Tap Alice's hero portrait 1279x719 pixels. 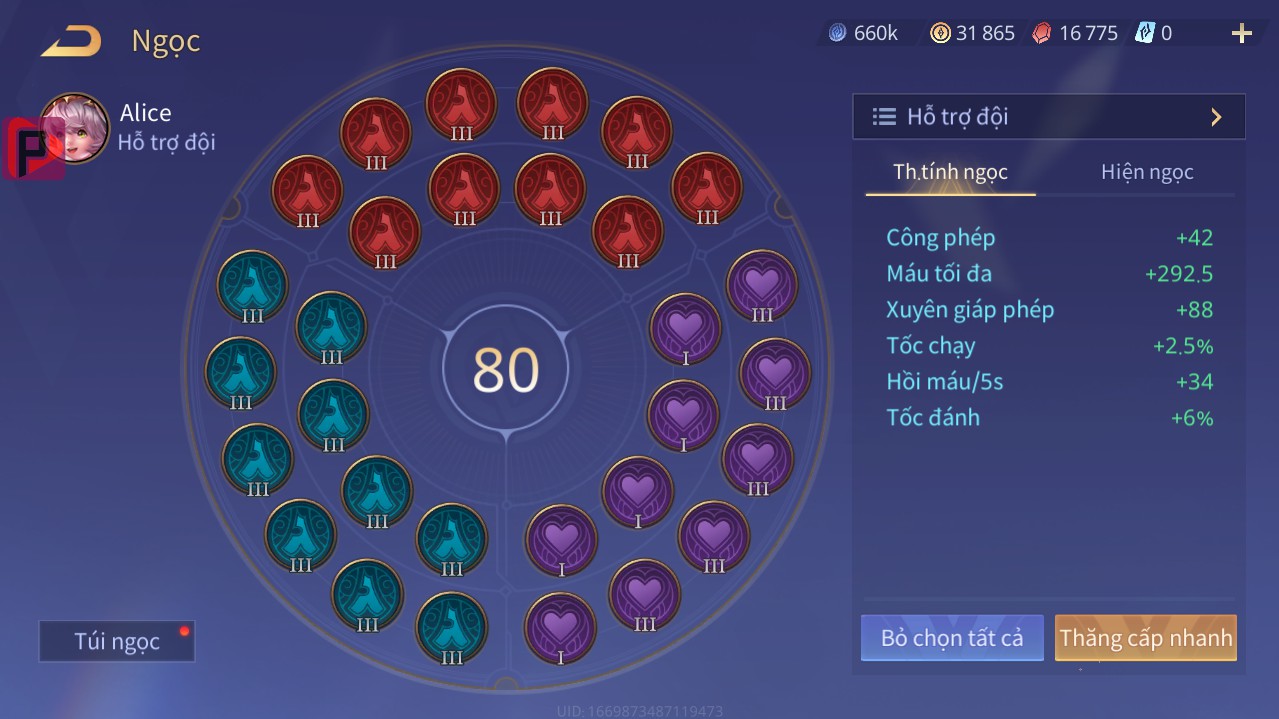[x=74, y=128]
